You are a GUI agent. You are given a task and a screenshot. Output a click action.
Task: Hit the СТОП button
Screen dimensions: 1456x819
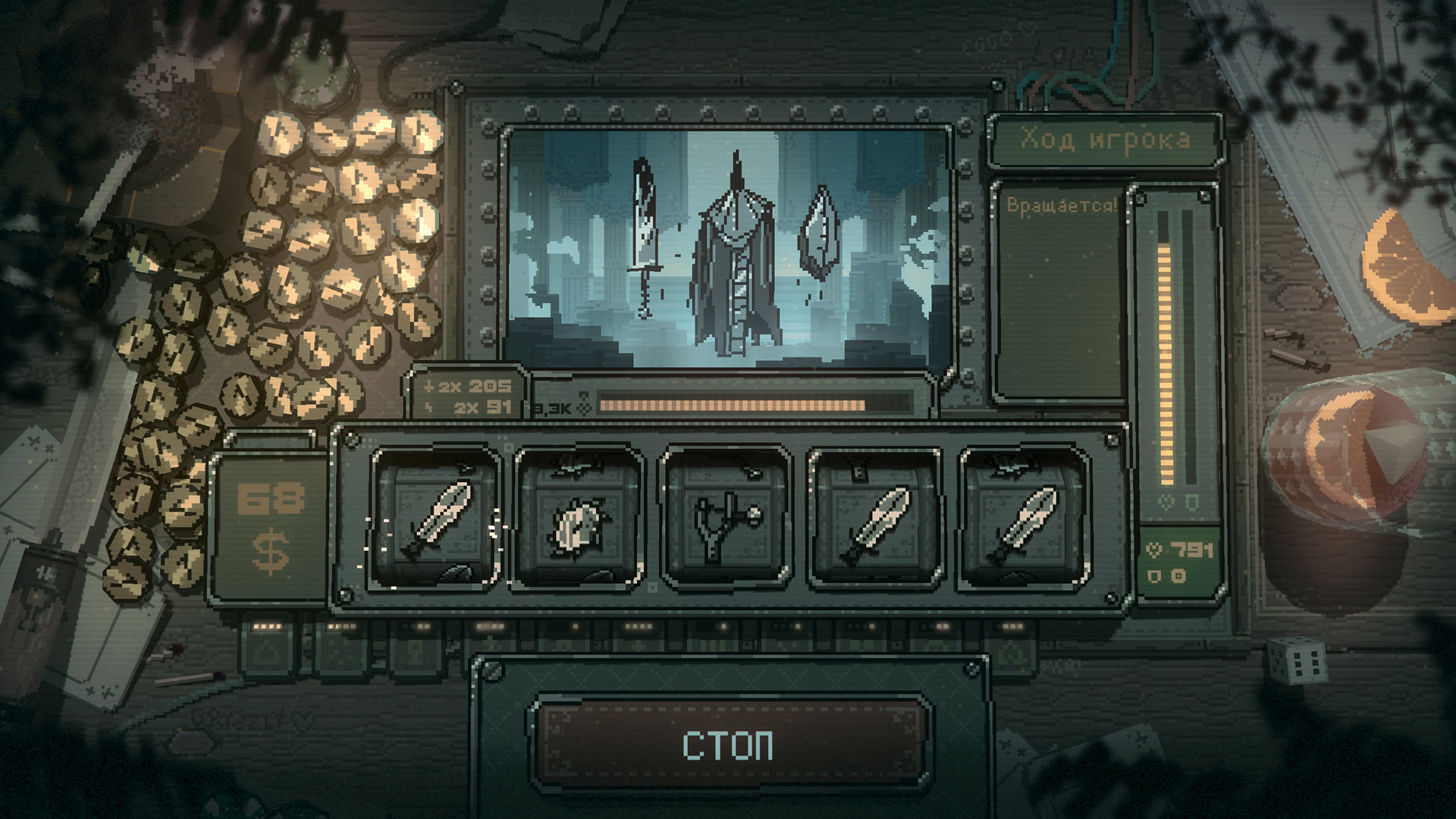[x=729, y=744]
